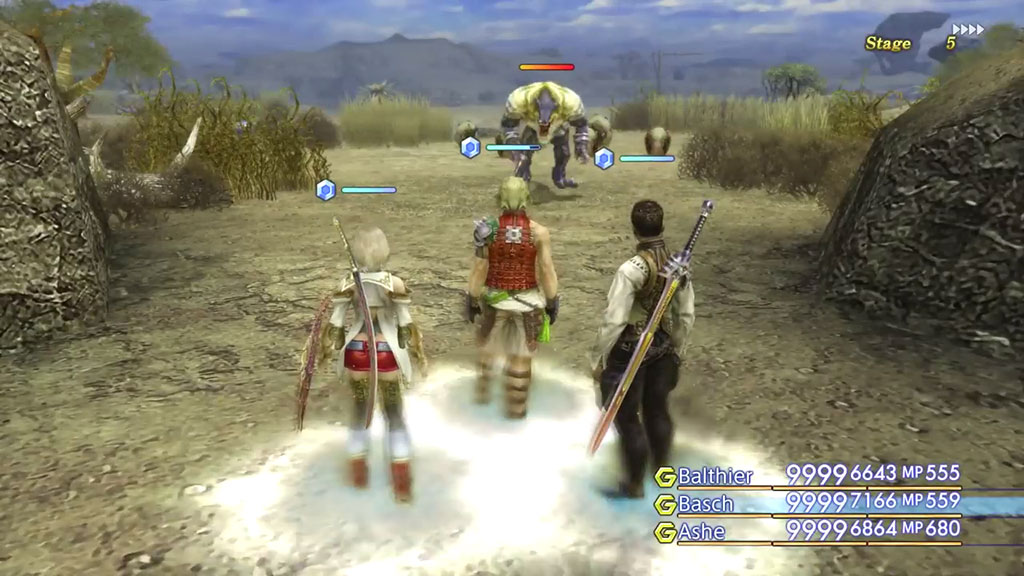Select Balthier in the party list

pos(716,476)
